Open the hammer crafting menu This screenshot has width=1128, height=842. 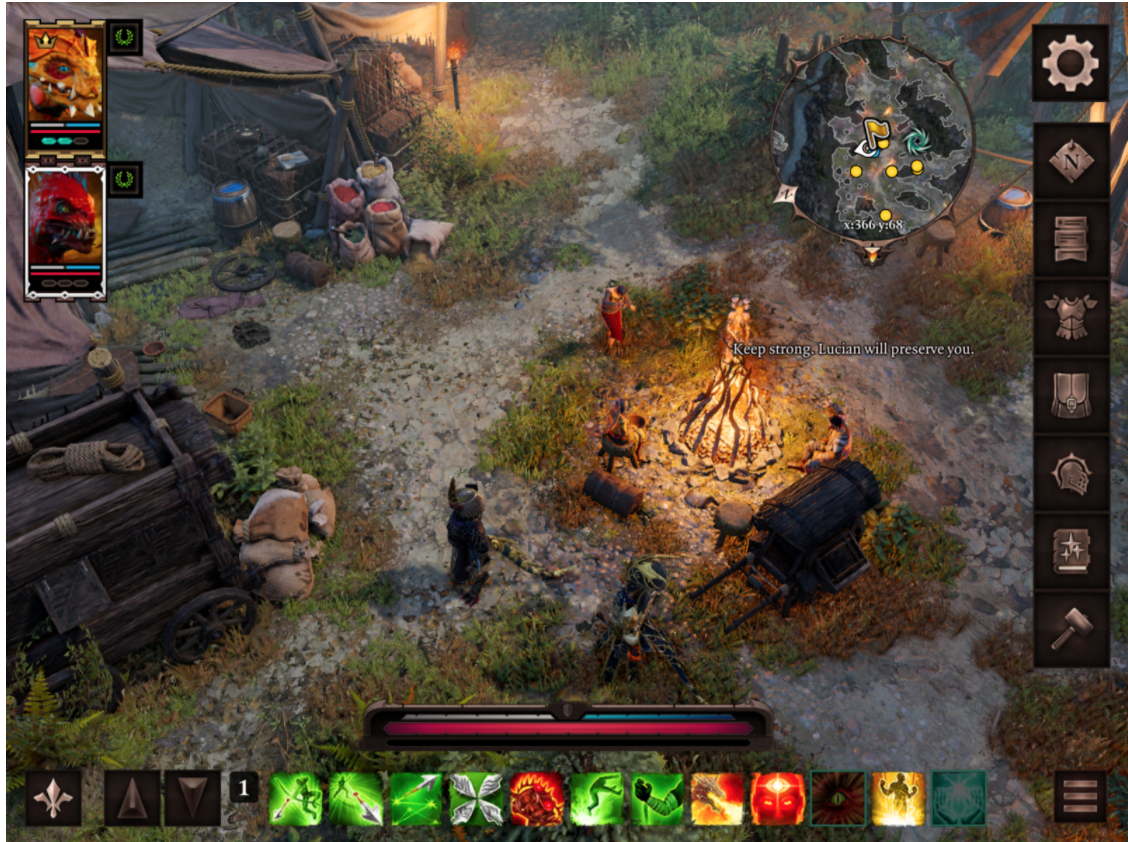(x=1070, y=629)
